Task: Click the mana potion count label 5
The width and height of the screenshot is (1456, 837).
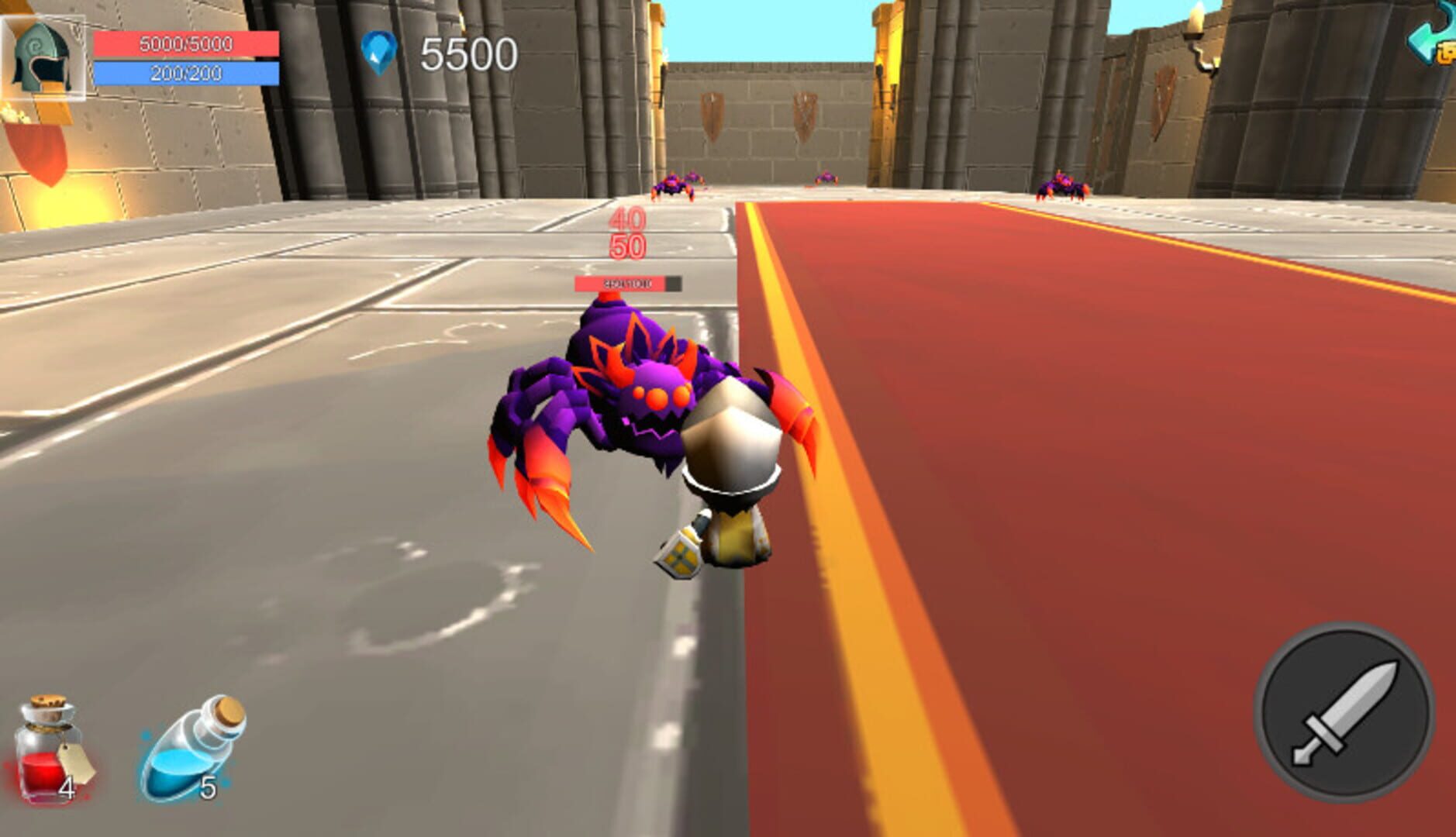Action: pyautogui.click(x=207, y=788)
